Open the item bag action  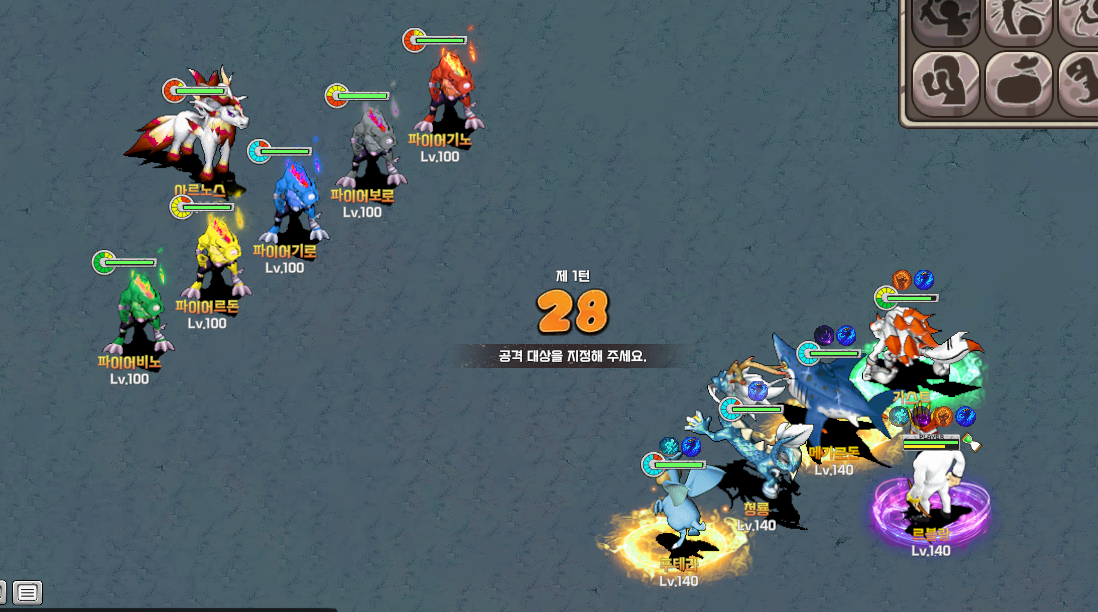1018,84
